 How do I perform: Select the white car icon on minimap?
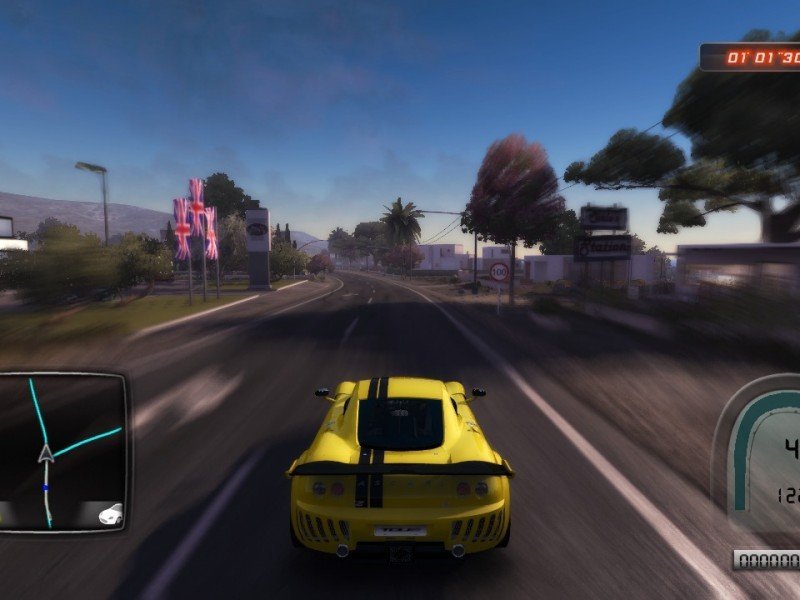(x=110, y=514)
